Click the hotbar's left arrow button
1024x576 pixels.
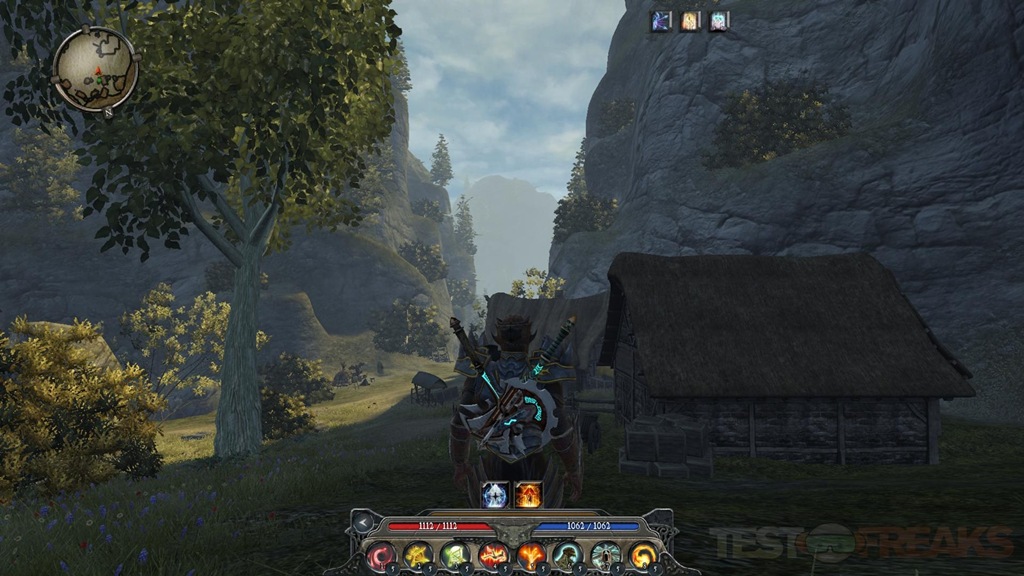coord(362,522)
